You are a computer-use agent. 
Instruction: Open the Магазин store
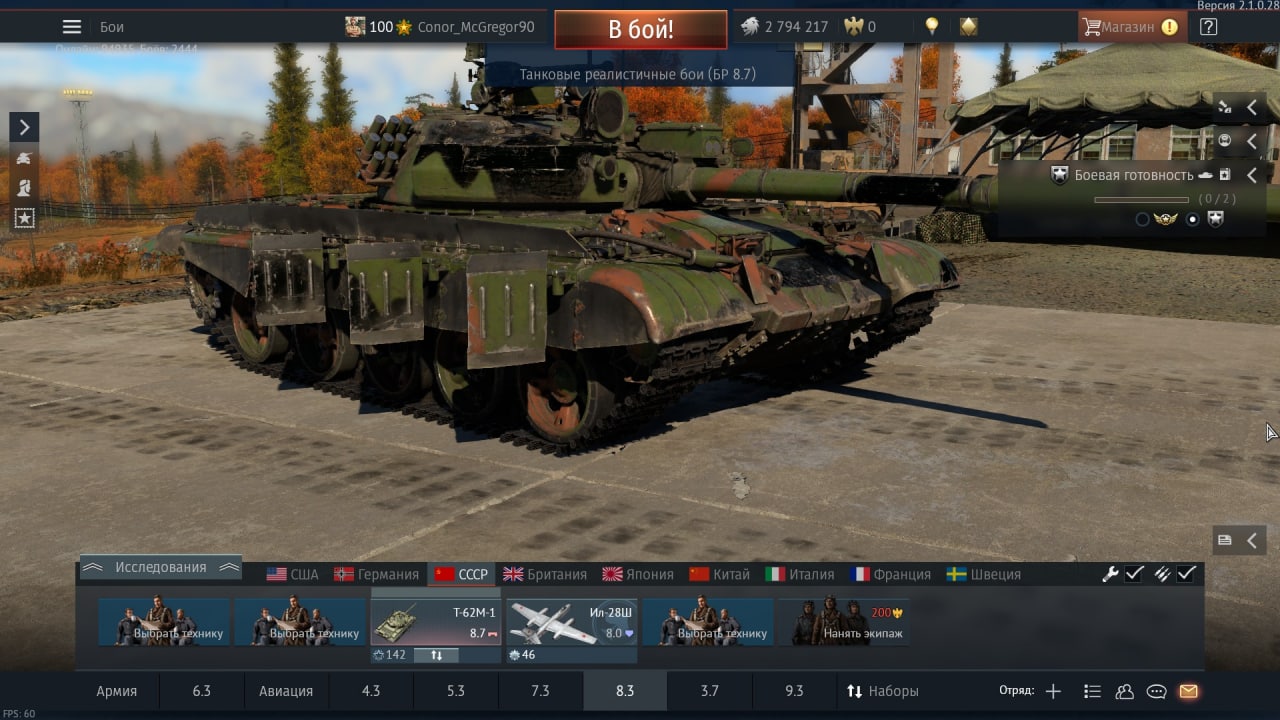tap(1131, 27)
